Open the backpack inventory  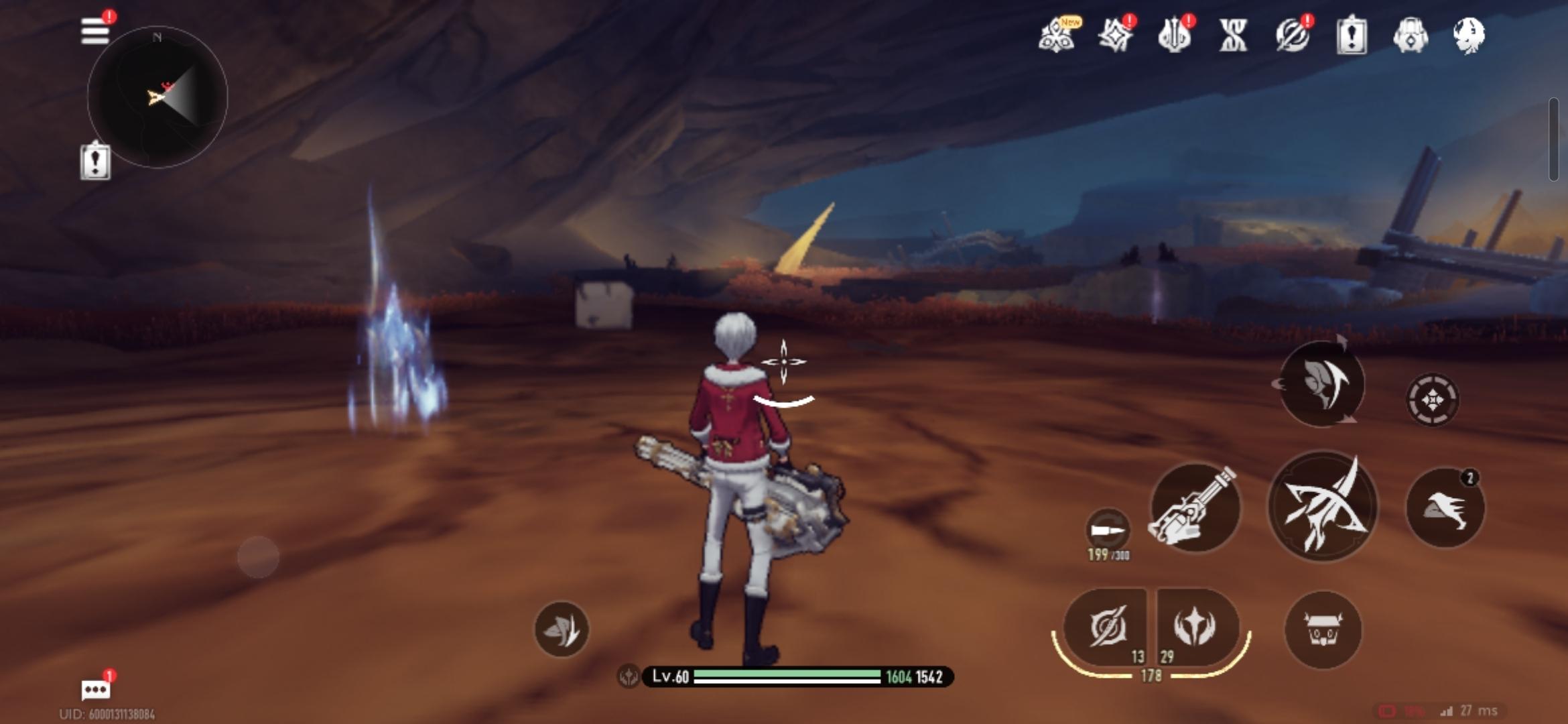coord(1411,35)
